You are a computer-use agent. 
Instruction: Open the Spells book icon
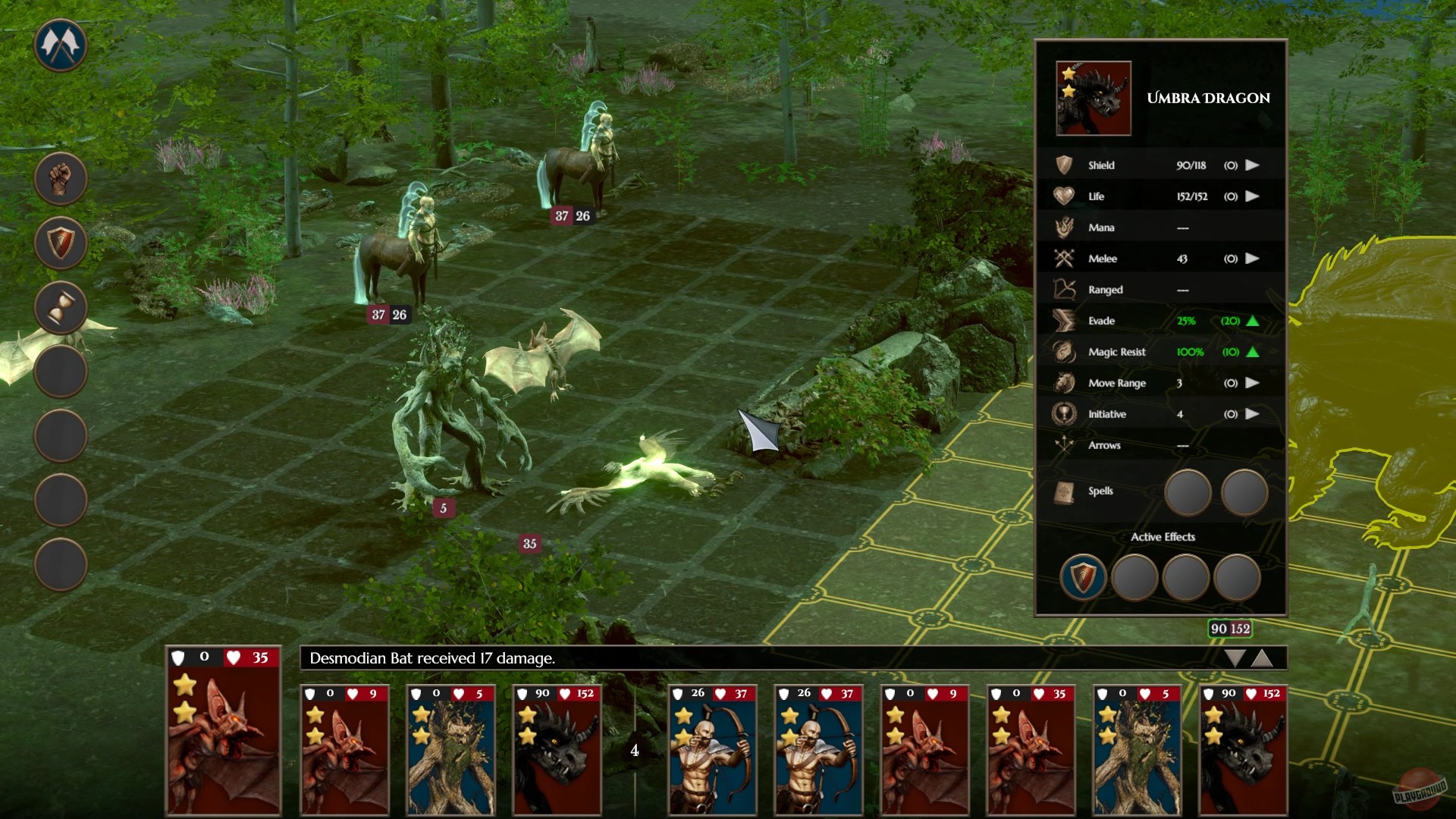click(1065, 491)
